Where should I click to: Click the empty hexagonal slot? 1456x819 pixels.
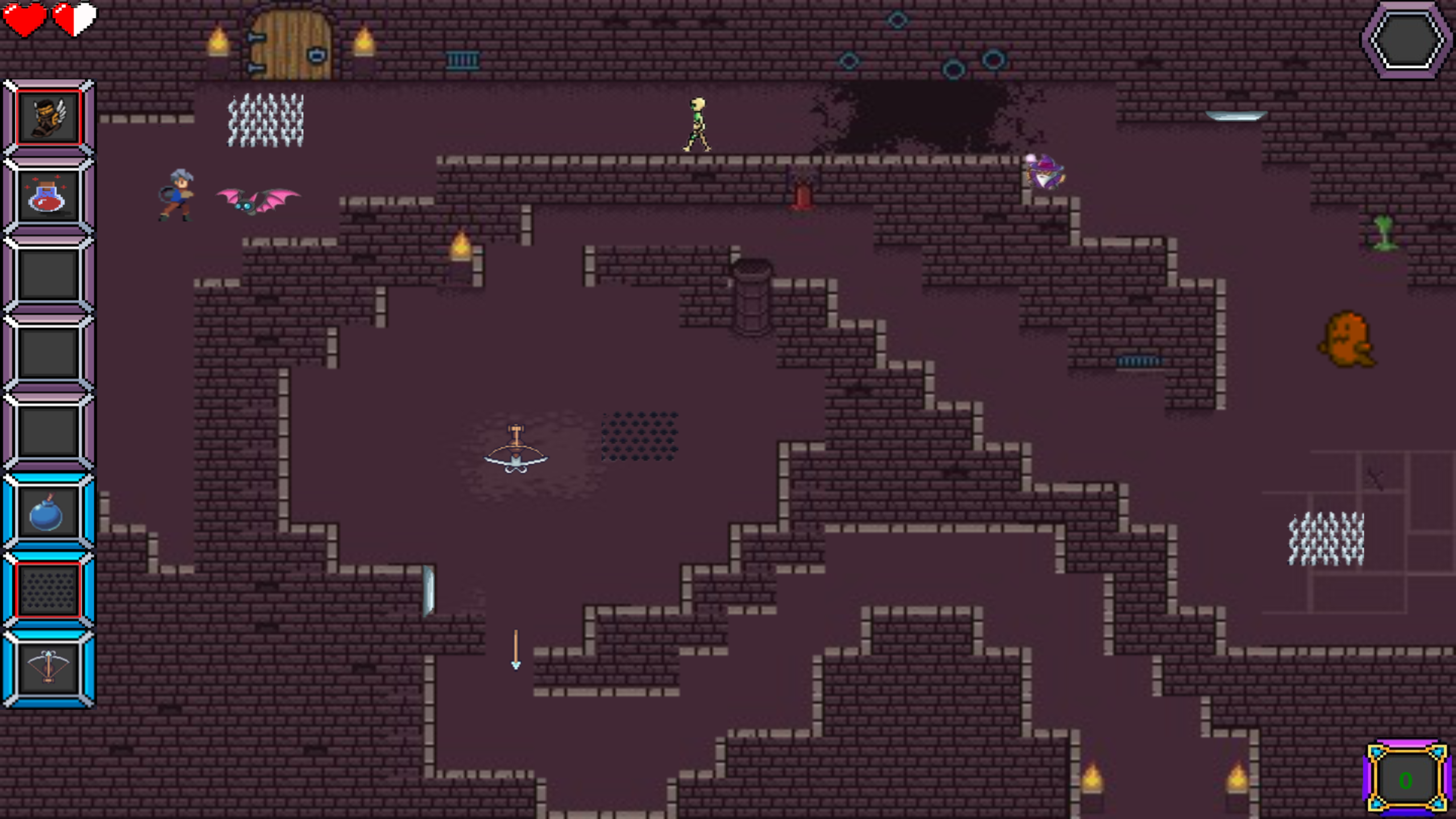1406,40
